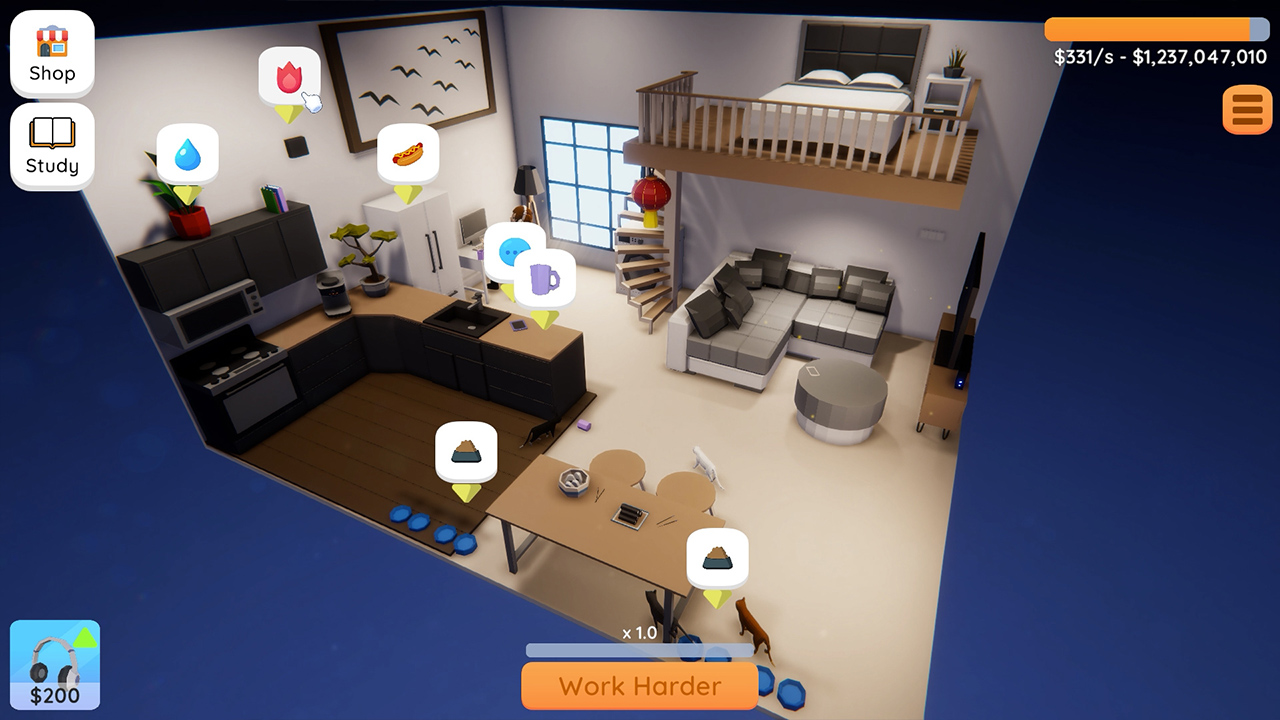Tap the pet food bowl icon on the wooden floor
Image resolution: width=1280 pixels, height=720 pixels.
click(x=465, y=452)
